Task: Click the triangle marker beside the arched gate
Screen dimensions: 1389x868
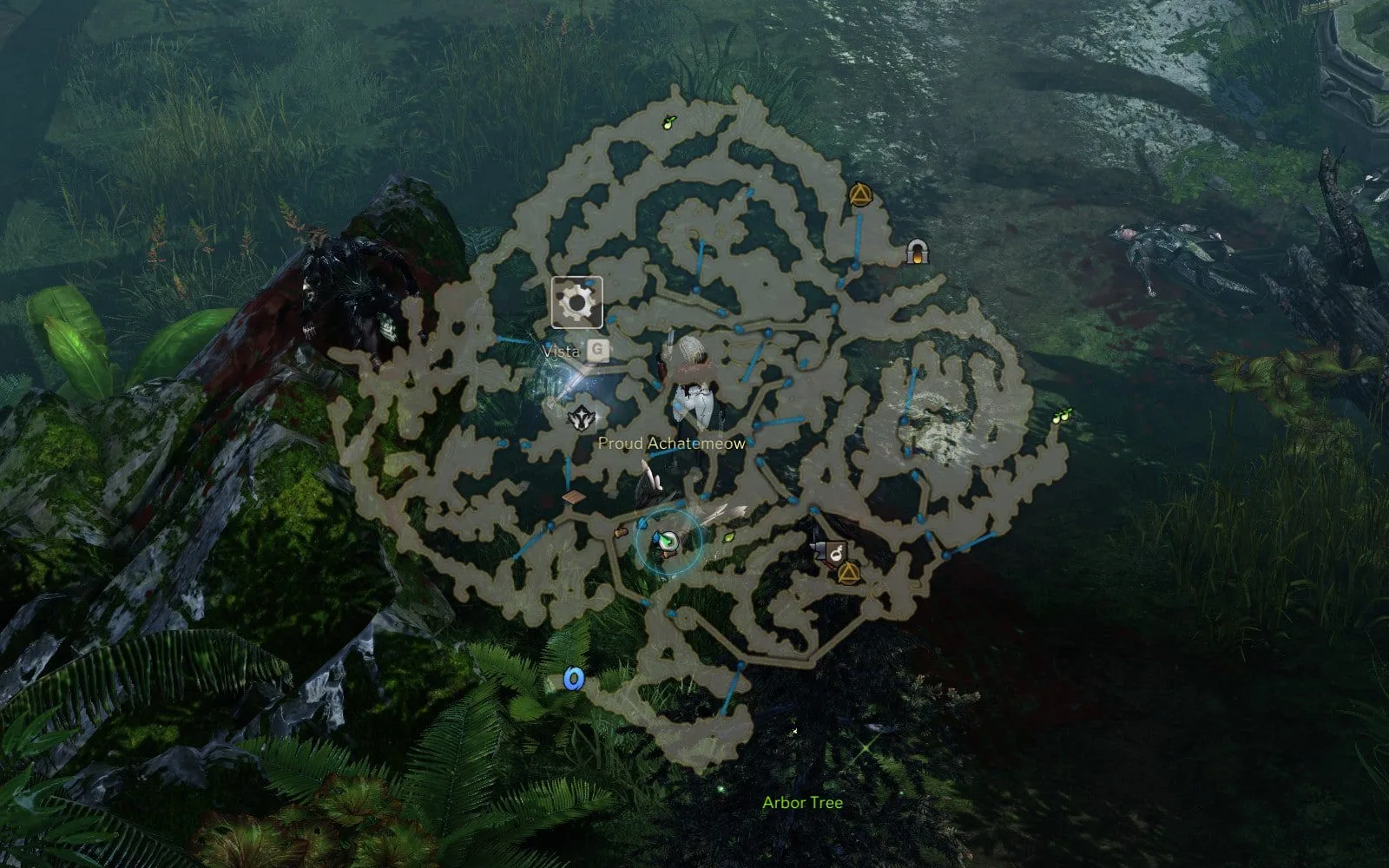Action: coord(859,194)
